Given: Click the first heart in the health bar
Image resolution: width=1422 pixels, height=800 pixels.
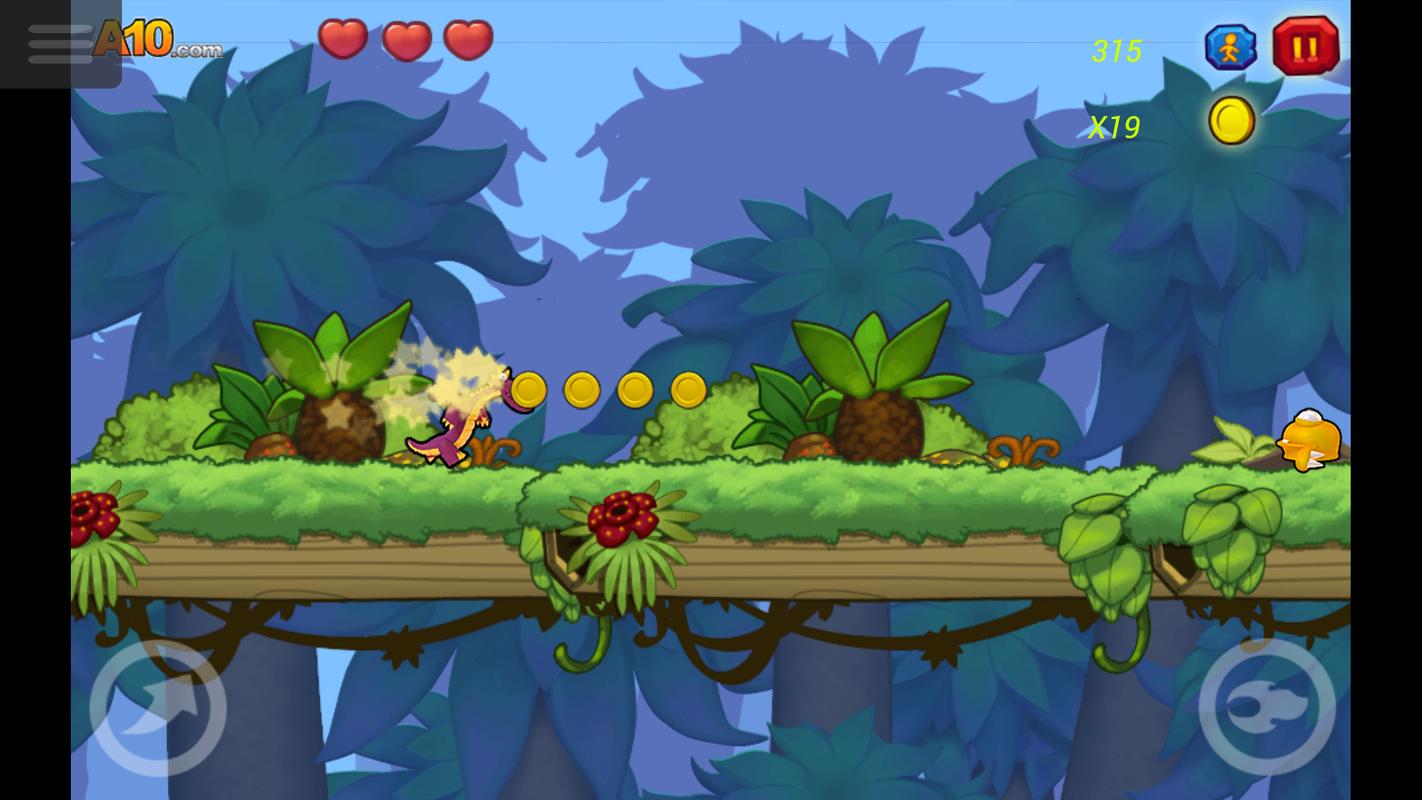Looking at the screenshot, I should tap(343, 41).
